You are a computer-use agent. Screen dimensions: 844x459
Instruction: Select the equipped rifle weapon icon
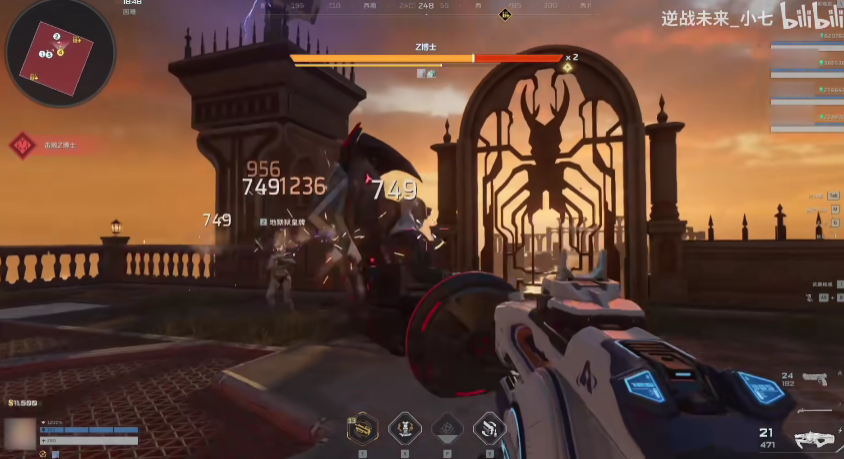pos(816,438)
